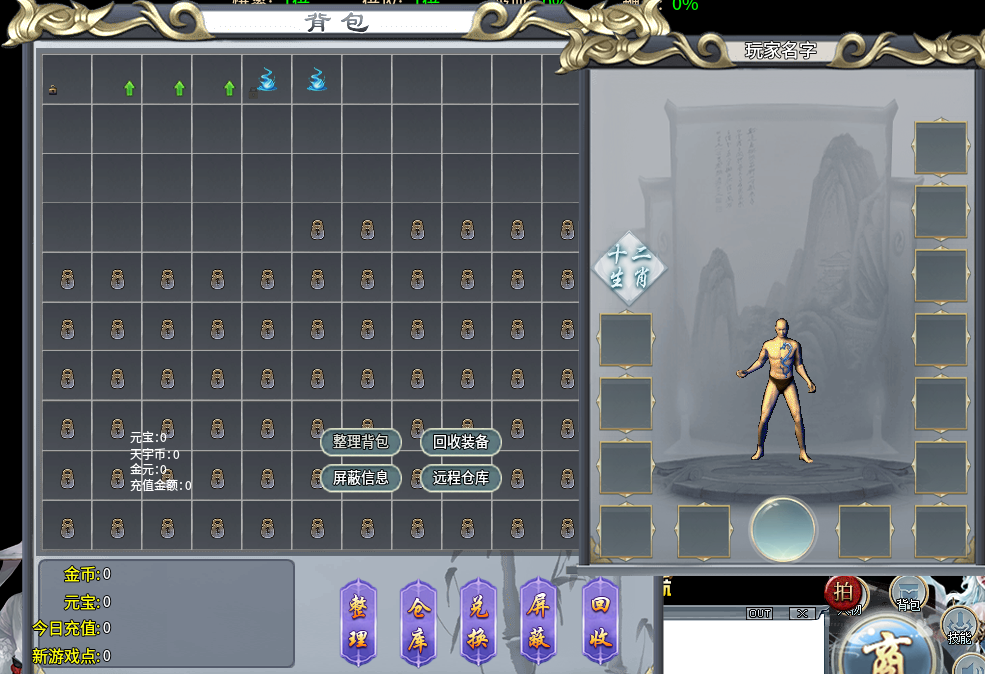Open the 技能 skills icon
The width and height of the screenshot is (985, 674).
click(960, 626)
